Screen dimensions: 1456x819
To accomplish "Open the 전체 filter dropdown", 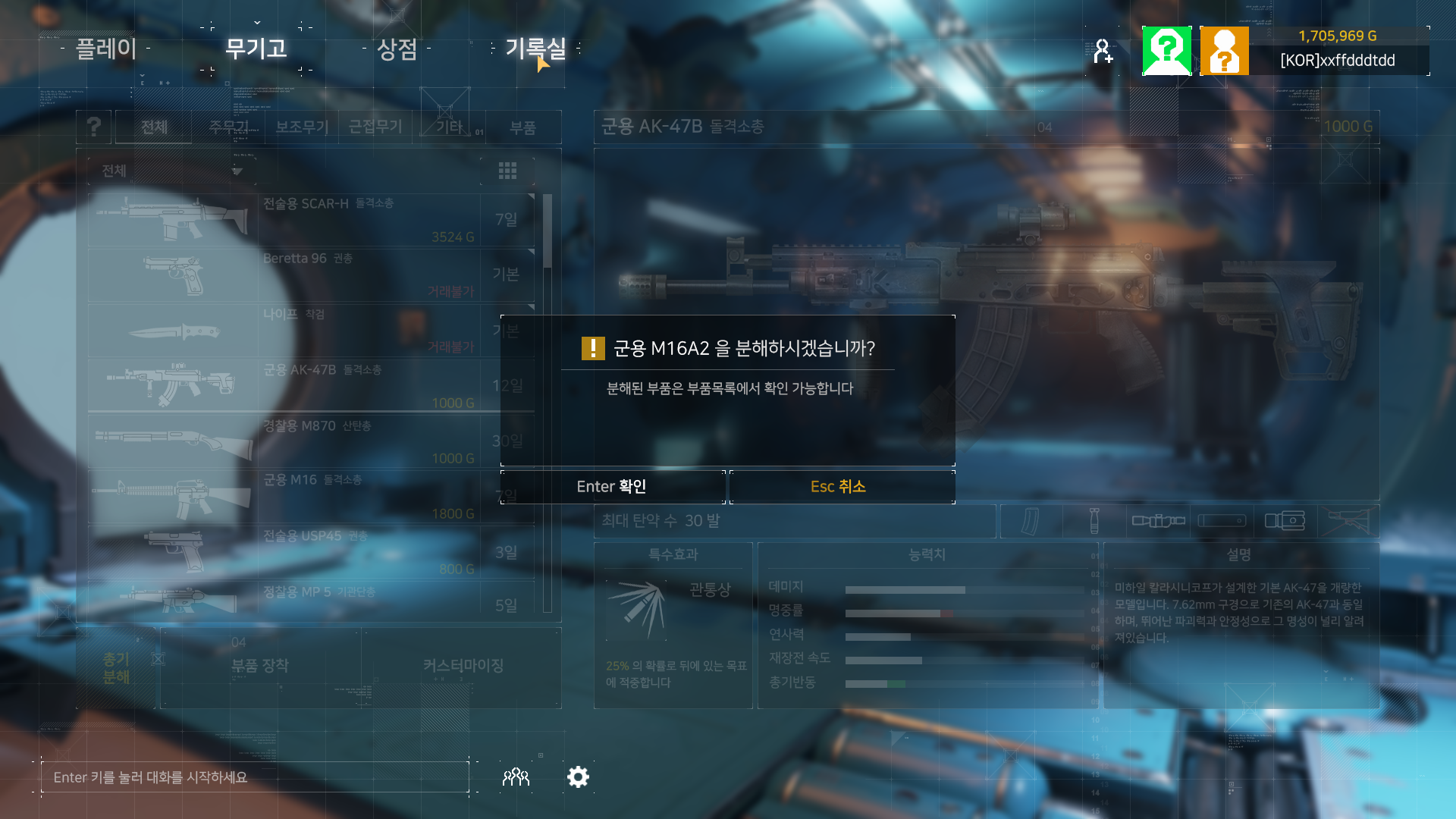I will click(x=172, y=171).
